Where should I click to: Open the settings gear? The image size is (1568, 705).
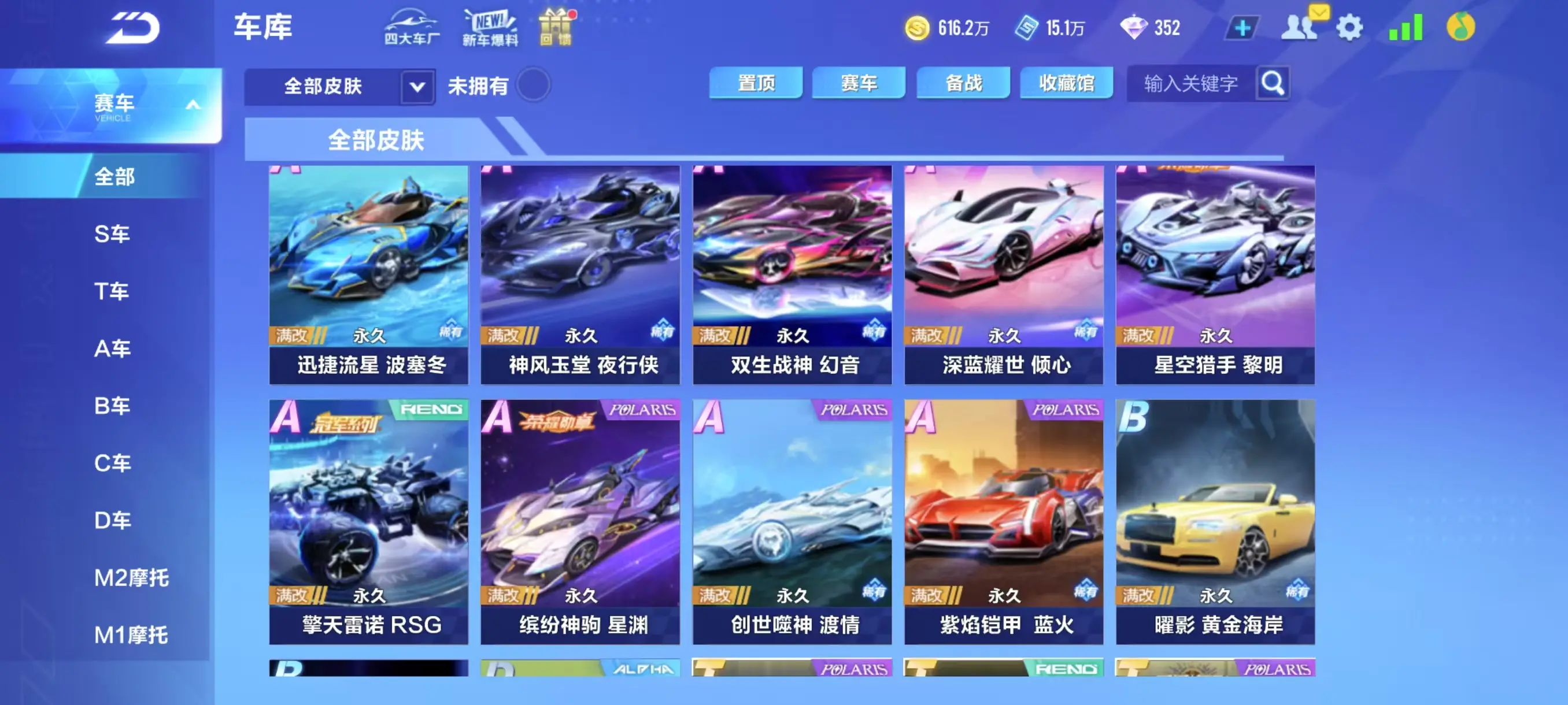pos(1350,27)
